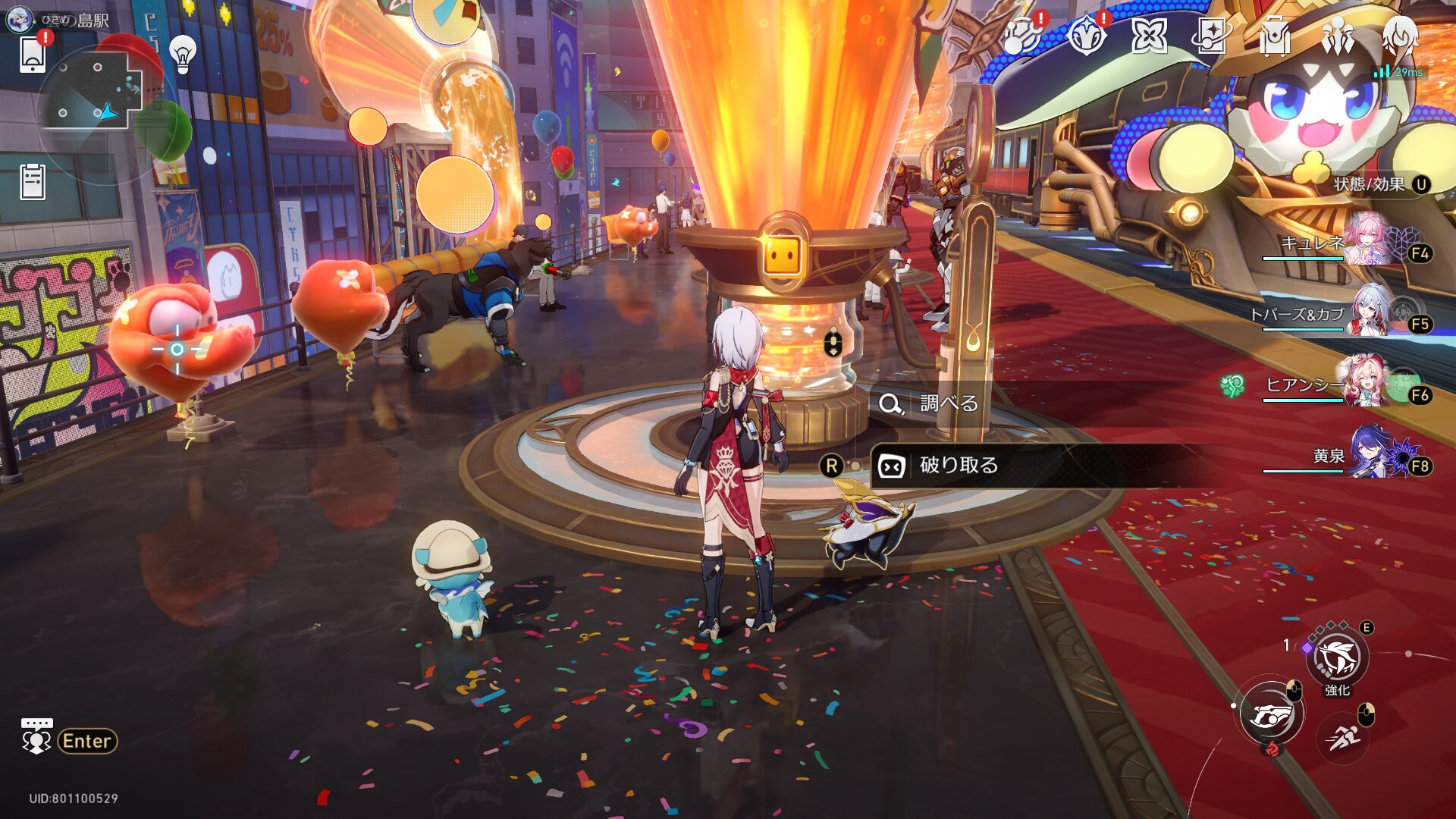This screenshot has height=819, width=1456.
Task: Open the chat icon beside Enter
Action: pyautogui.click(x=36, y=737)
